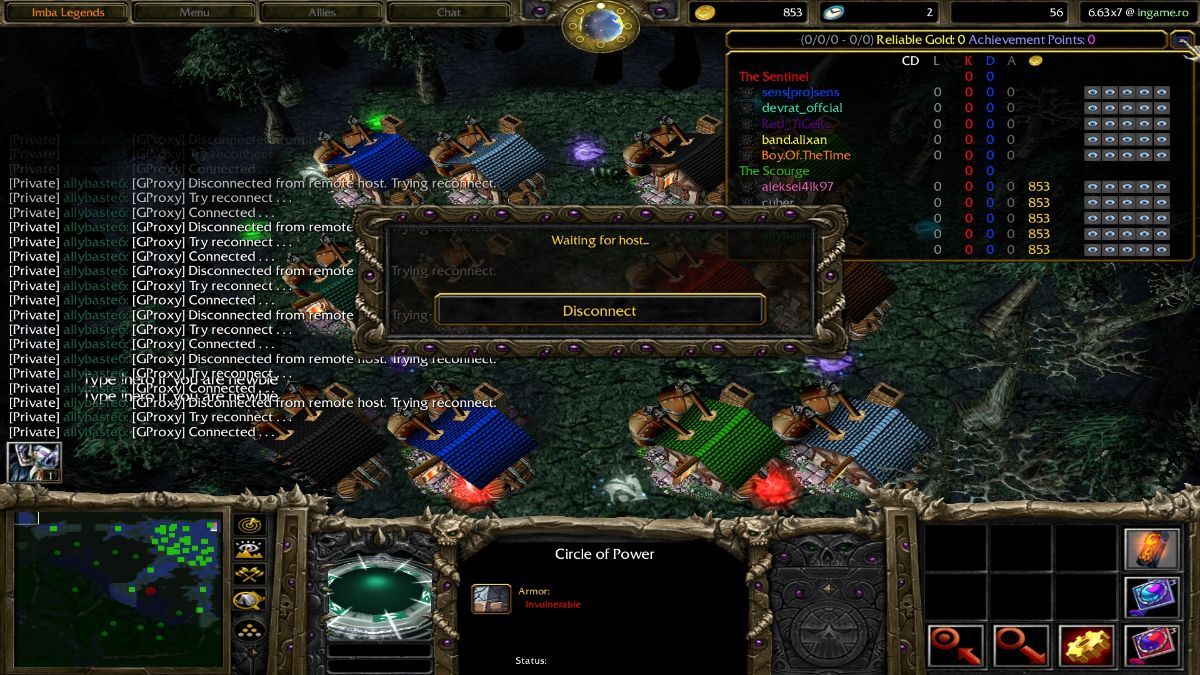1200x675 pixels.
Task: Click the Disconnect button in the dialog
Action: tap(599, 310)
